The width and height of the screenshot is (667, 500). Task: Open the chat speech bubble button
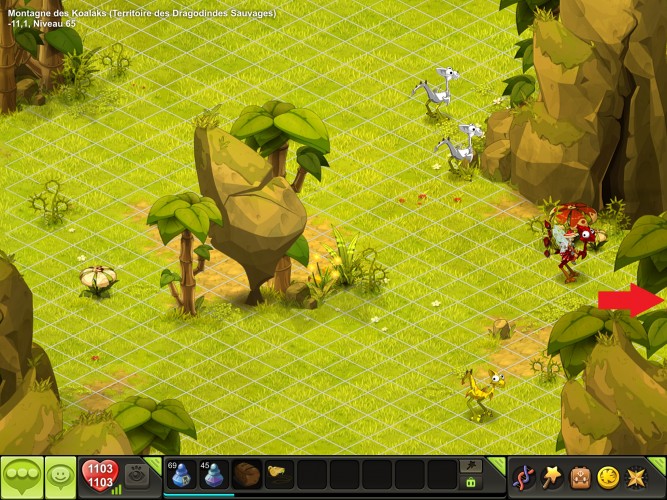22,473
